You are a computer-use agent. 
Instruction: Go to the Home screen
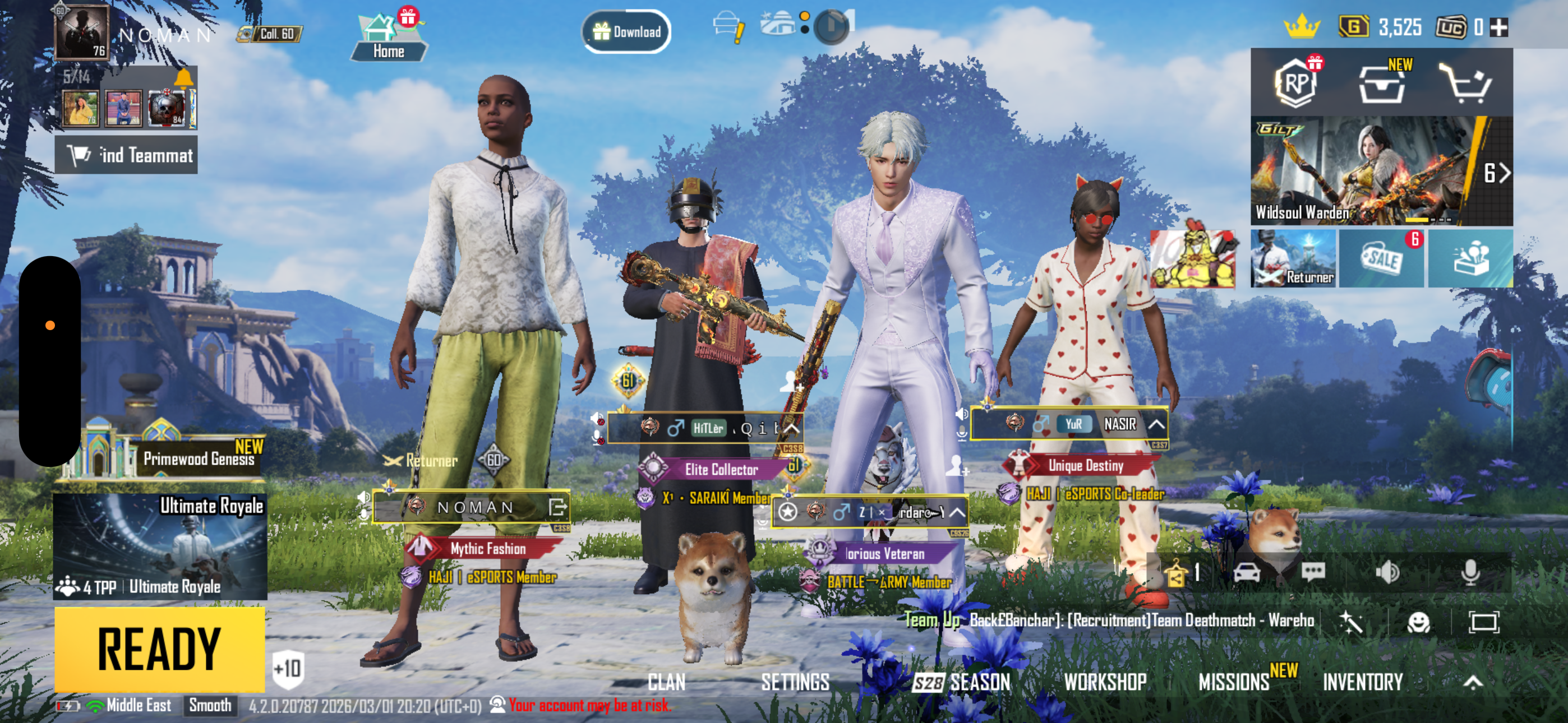click(388, 38)
